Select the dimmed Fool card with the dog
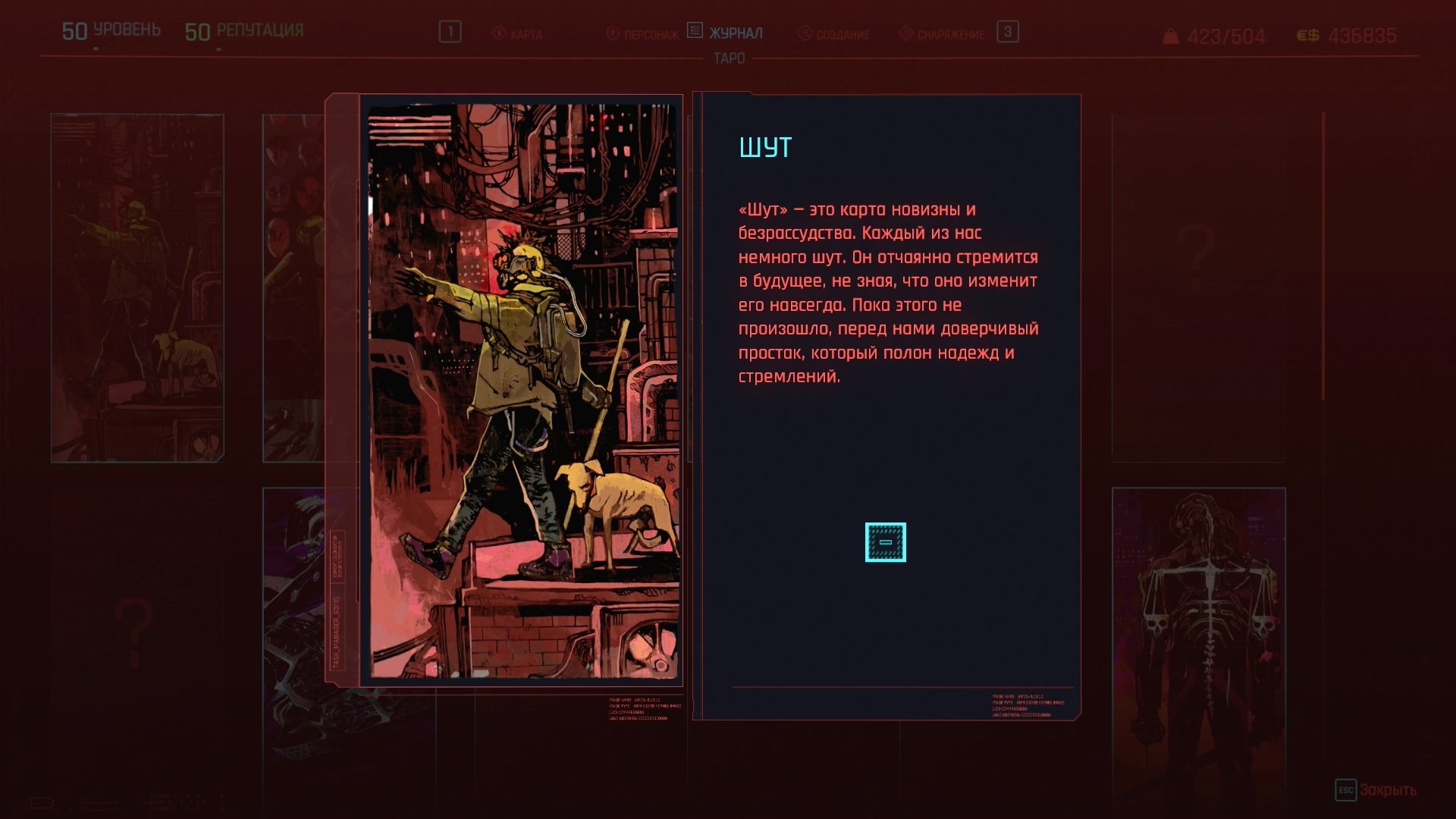This screenshot has width=1456, height=819. (137, 287)
